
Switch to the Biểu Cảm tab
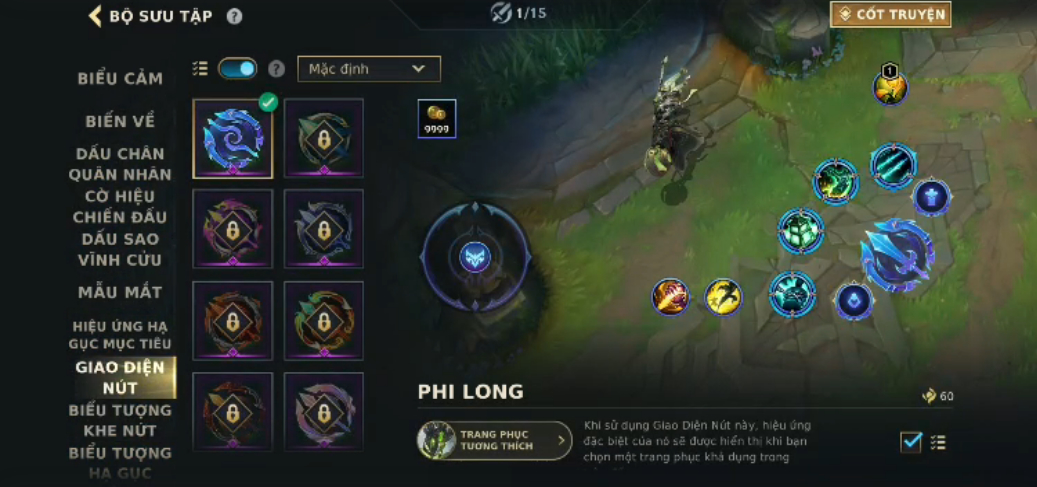(120, 78)
